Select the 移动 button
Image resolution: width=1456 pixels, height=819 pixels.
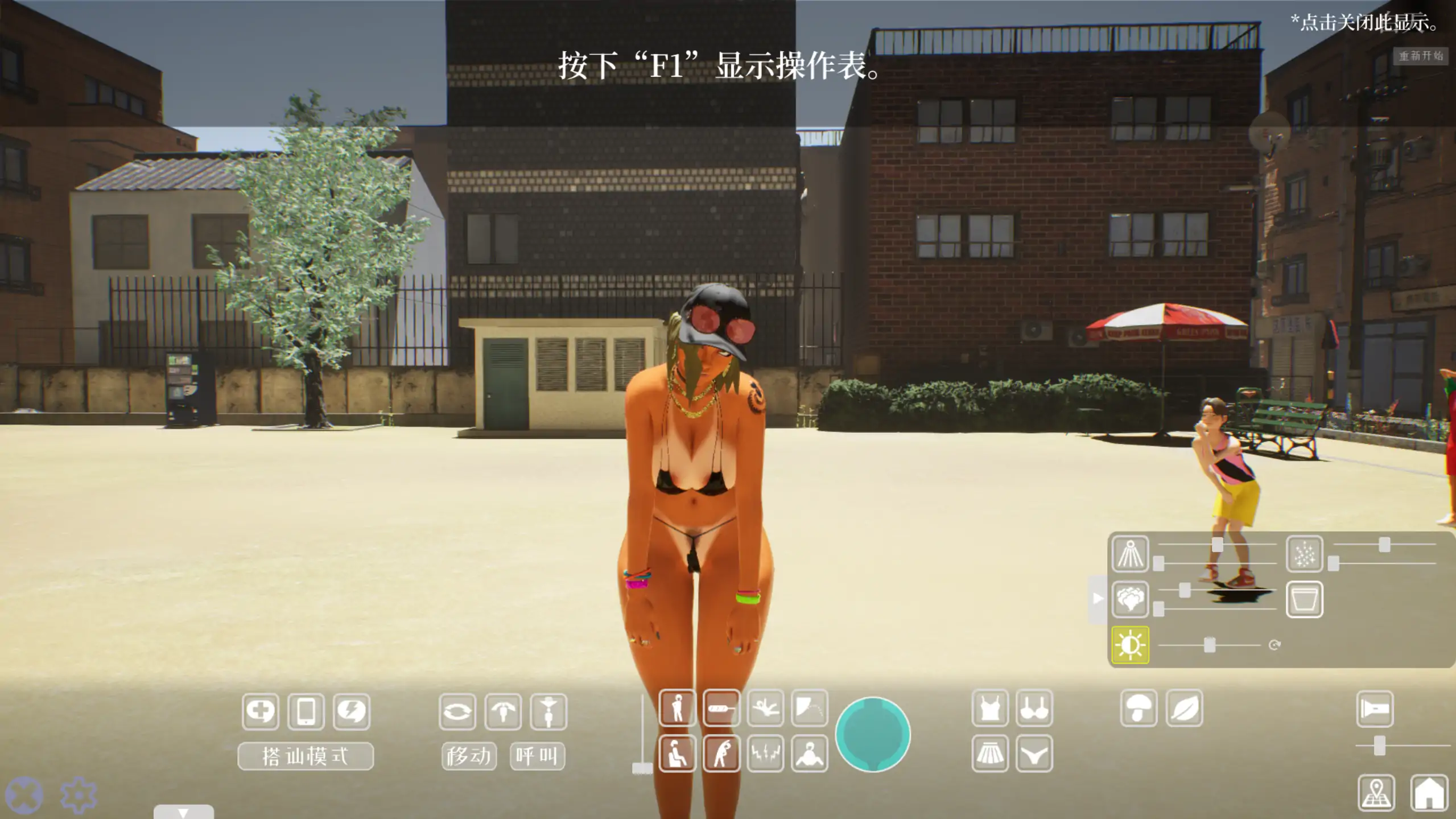pyautogui.click(x=469, y=756)
